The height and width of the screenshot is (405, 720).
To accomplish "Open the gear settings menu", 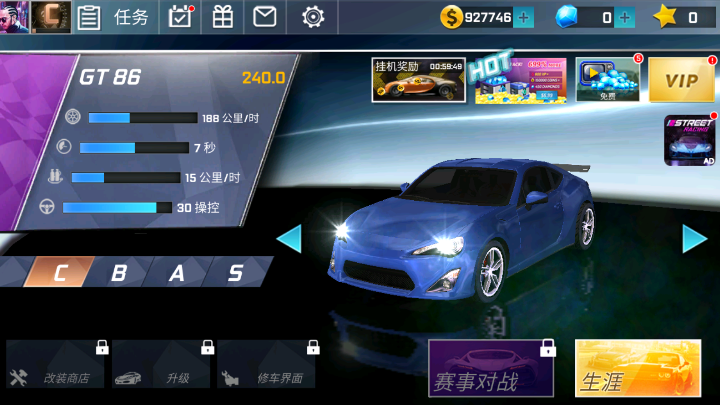I will [x=313, y=17].
